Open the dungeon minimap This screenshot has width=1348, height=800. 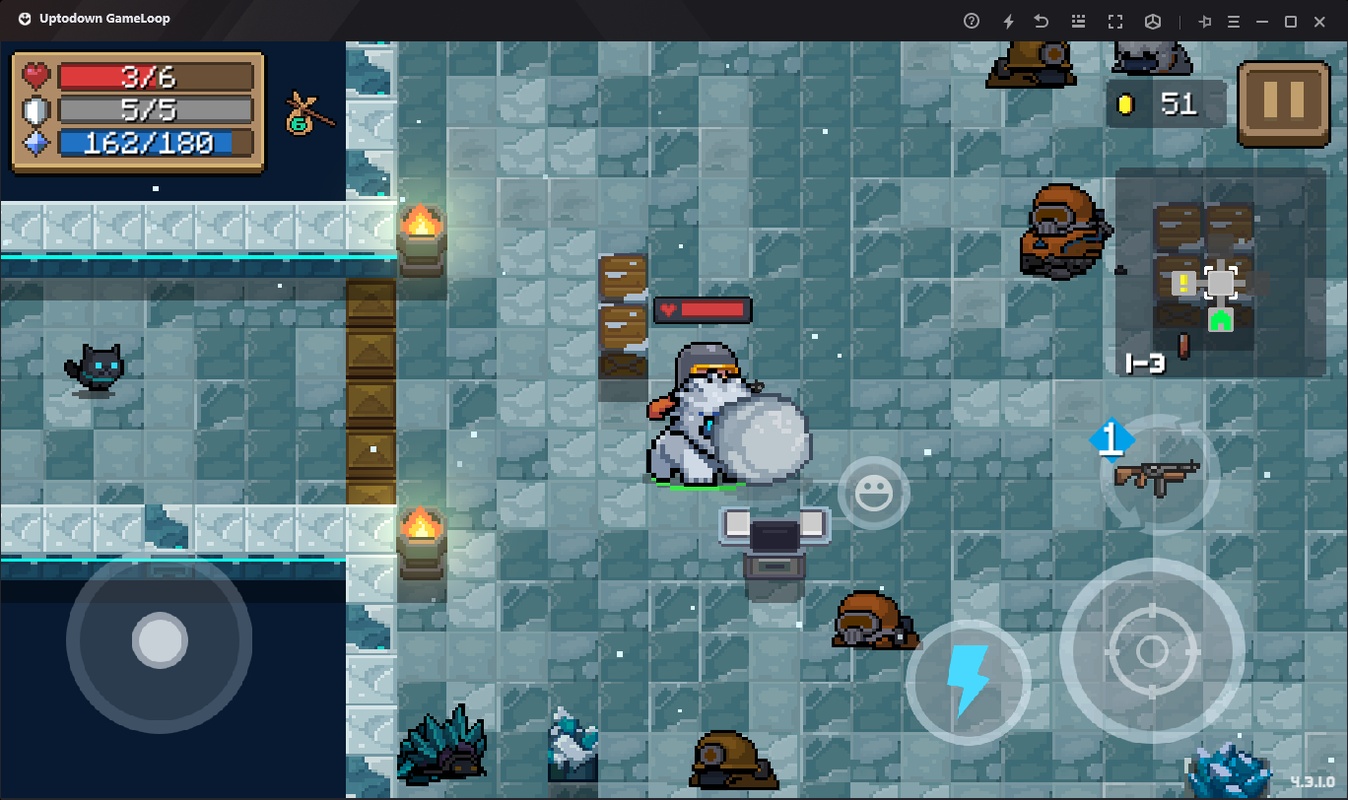point(1219,272)
